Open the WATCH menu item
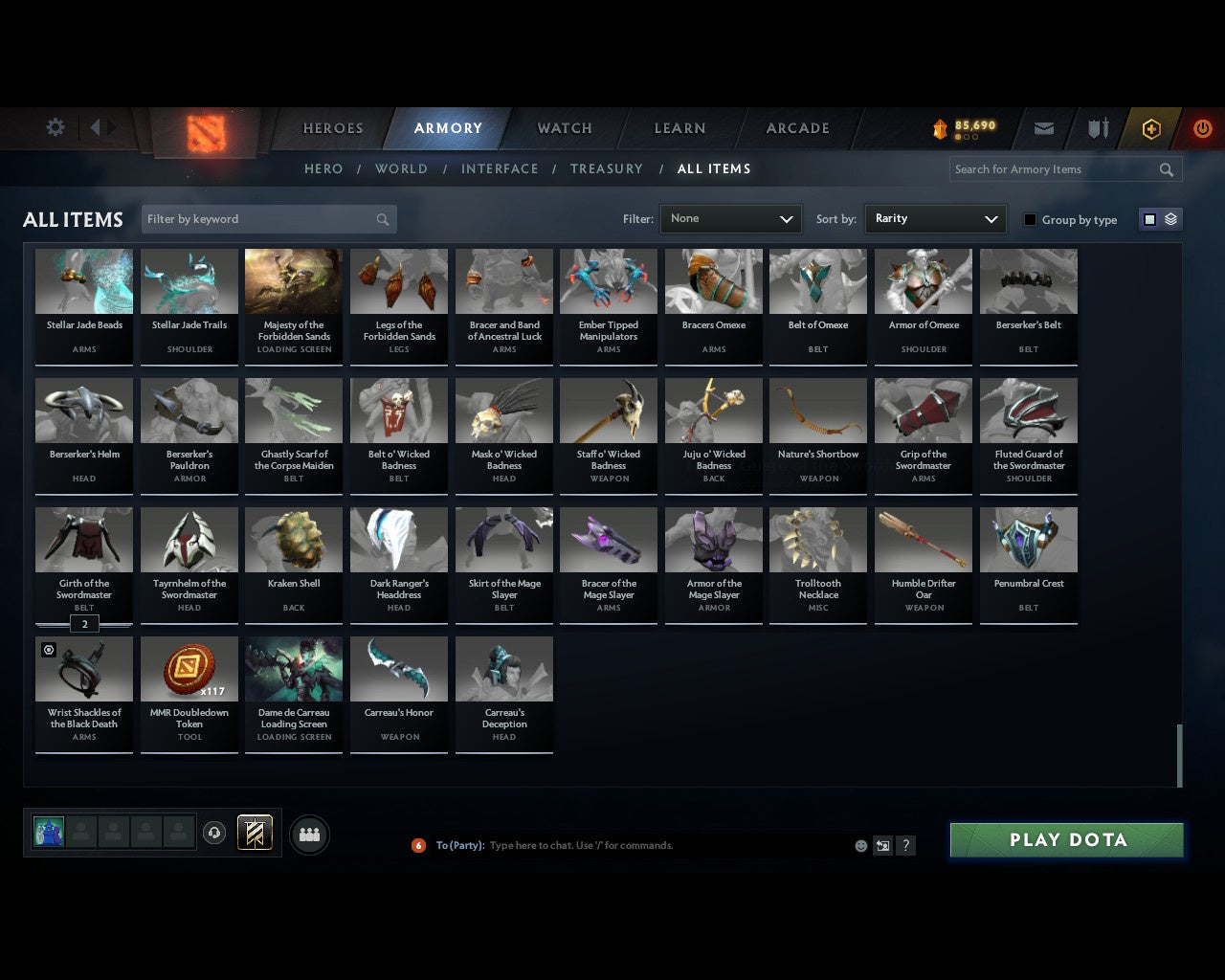The height and width of the screenshot is (980, 1225). pos(564,127)
